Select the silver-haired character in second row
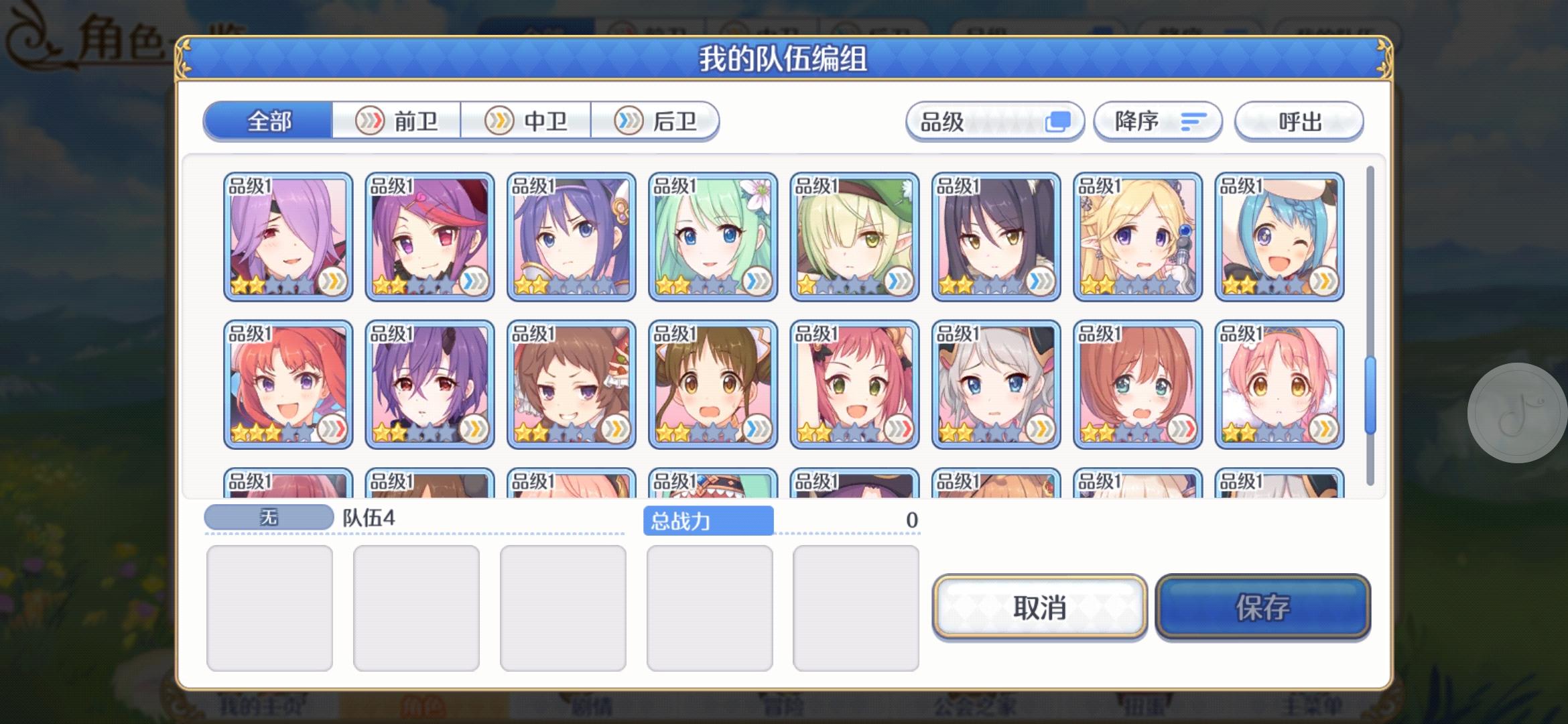1568x724 pixels. click(x=996, y=383)
